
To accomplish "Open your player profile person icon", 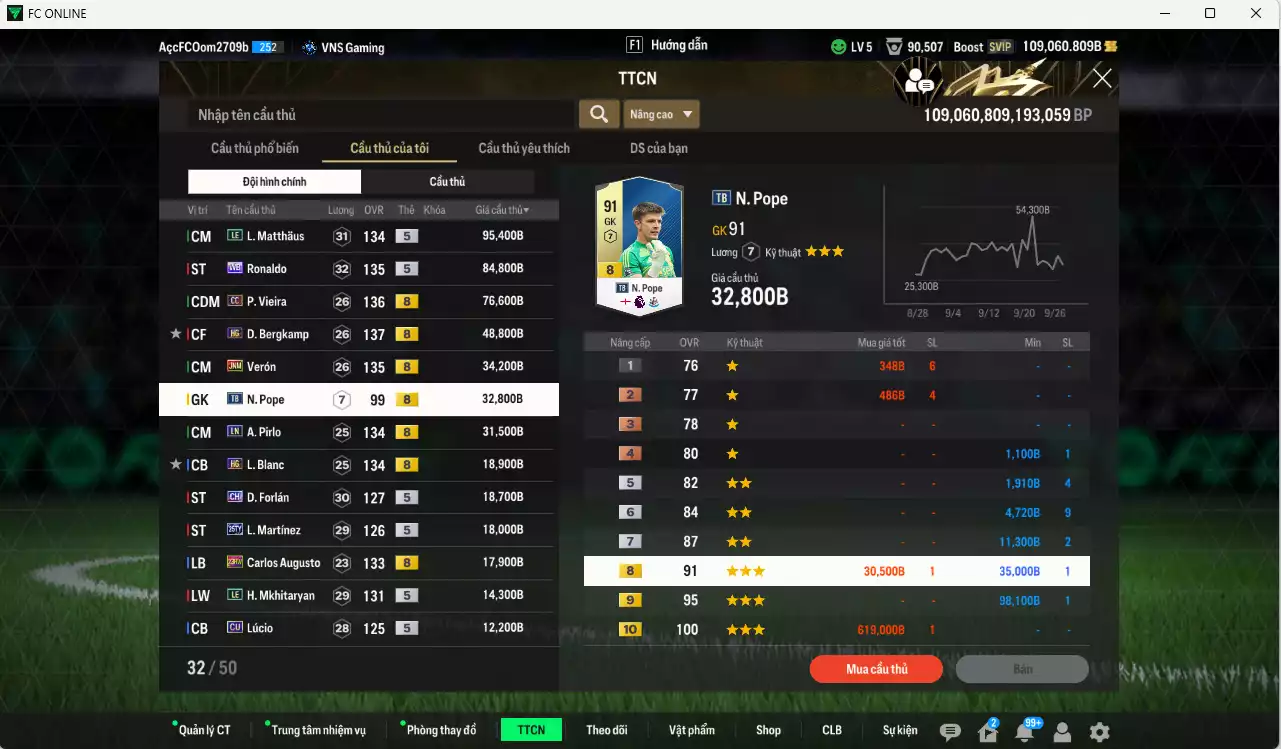I will point(1060,731).
